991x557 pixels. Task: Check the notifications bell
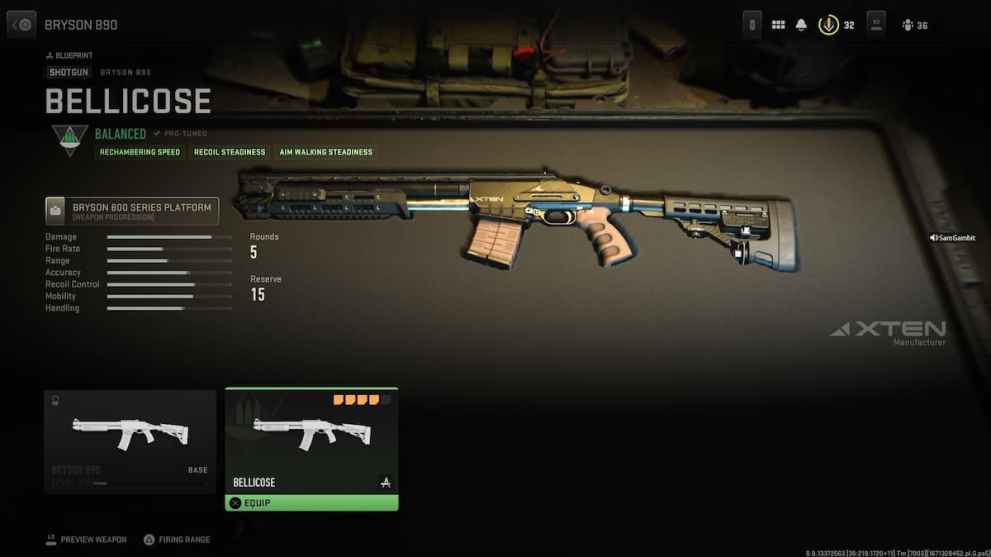(801, 25)
